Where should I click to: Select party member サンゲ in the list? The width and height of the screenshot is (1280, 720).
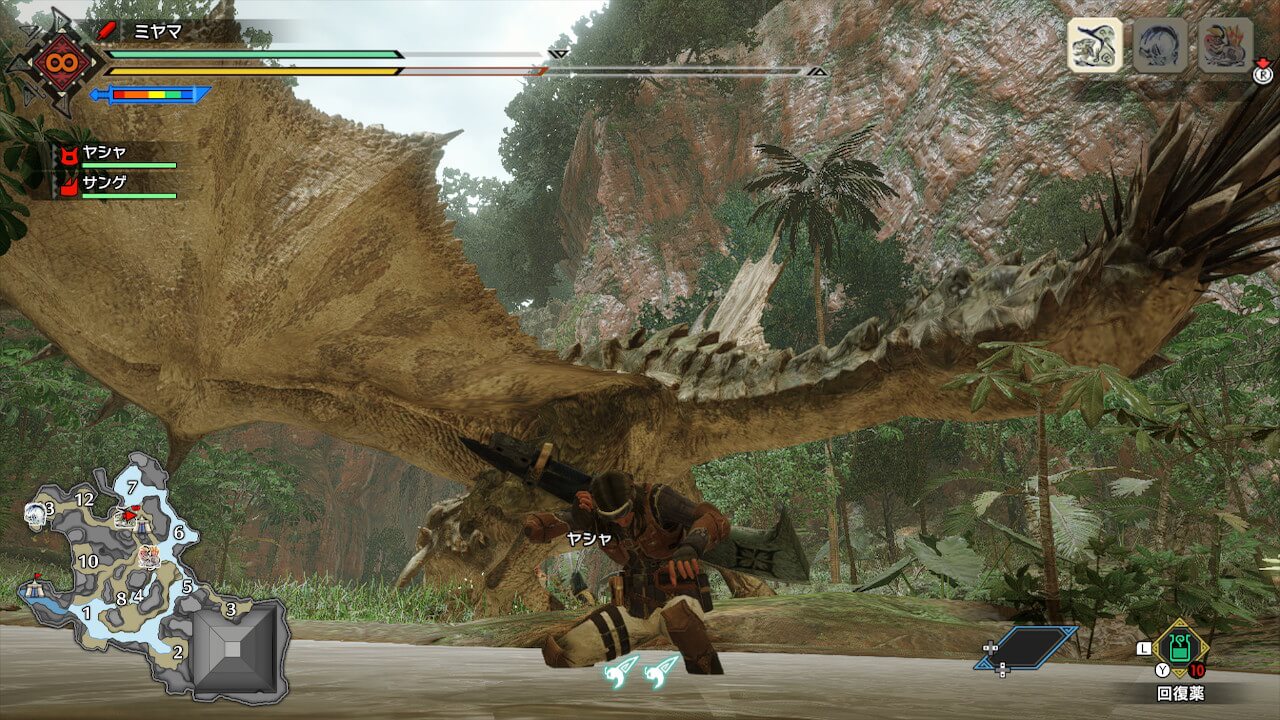click(115, 185)
